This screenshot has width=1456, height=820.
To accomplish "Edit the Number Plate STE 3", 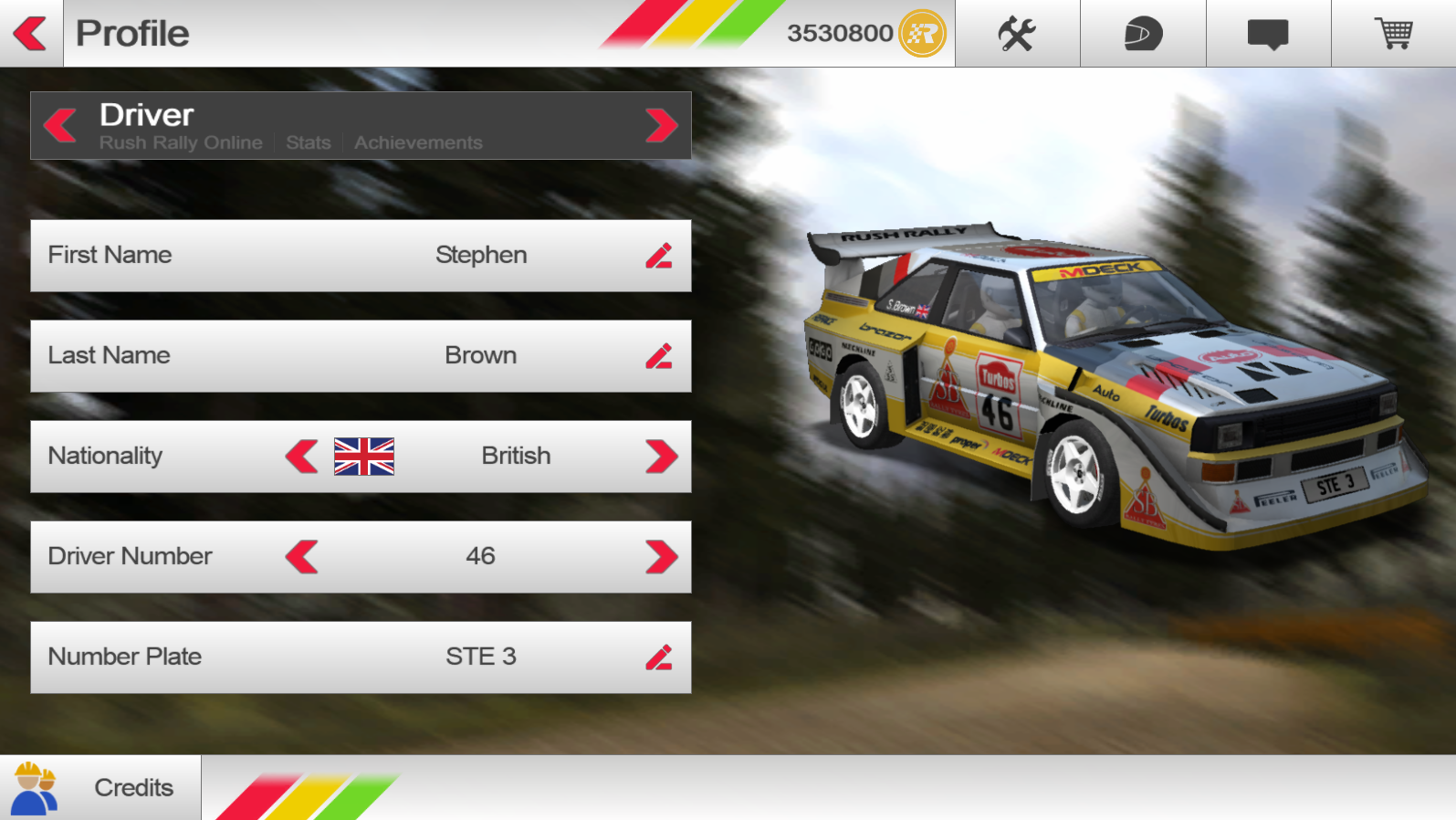I will point(659,657).
